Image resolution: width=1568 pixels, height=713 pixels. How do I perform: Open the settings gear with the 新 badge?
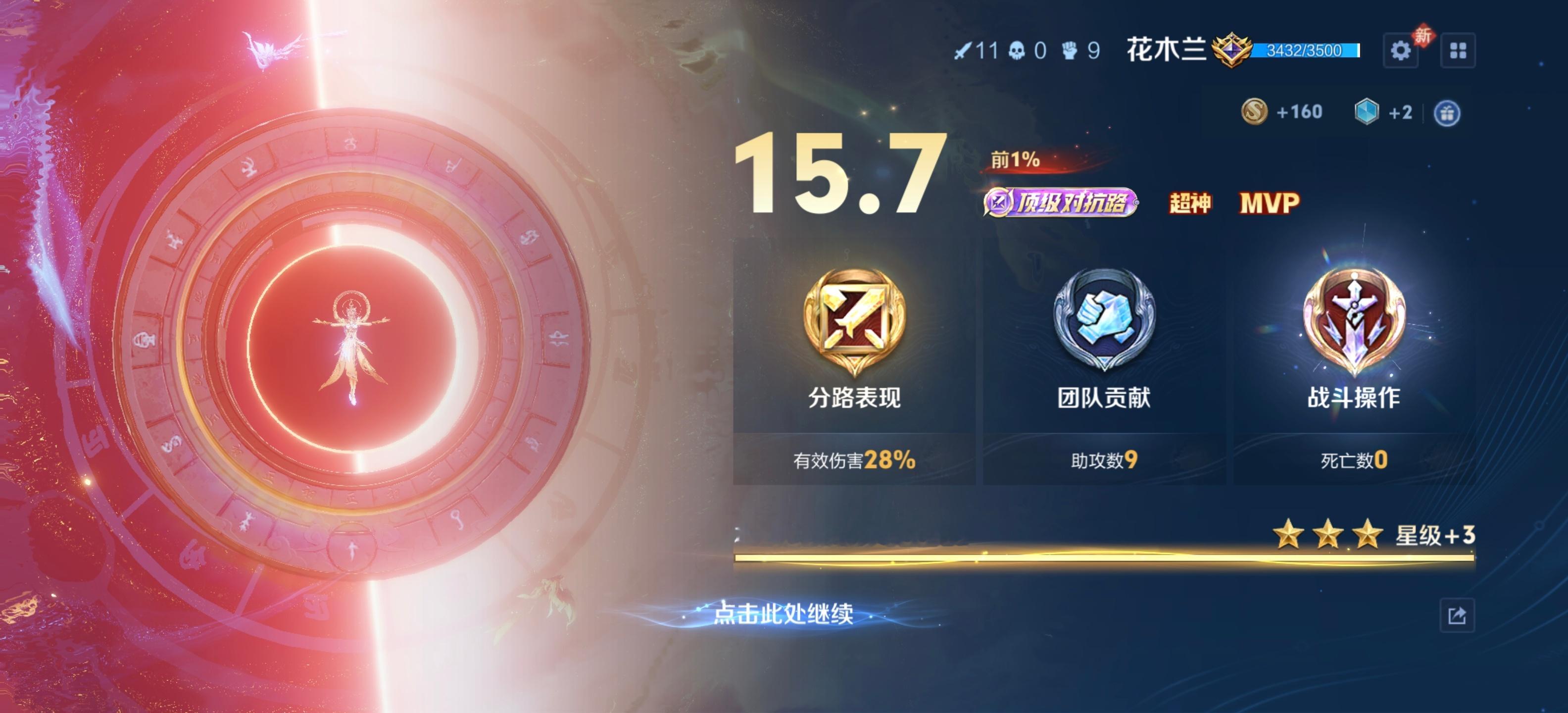[1401, 52]
